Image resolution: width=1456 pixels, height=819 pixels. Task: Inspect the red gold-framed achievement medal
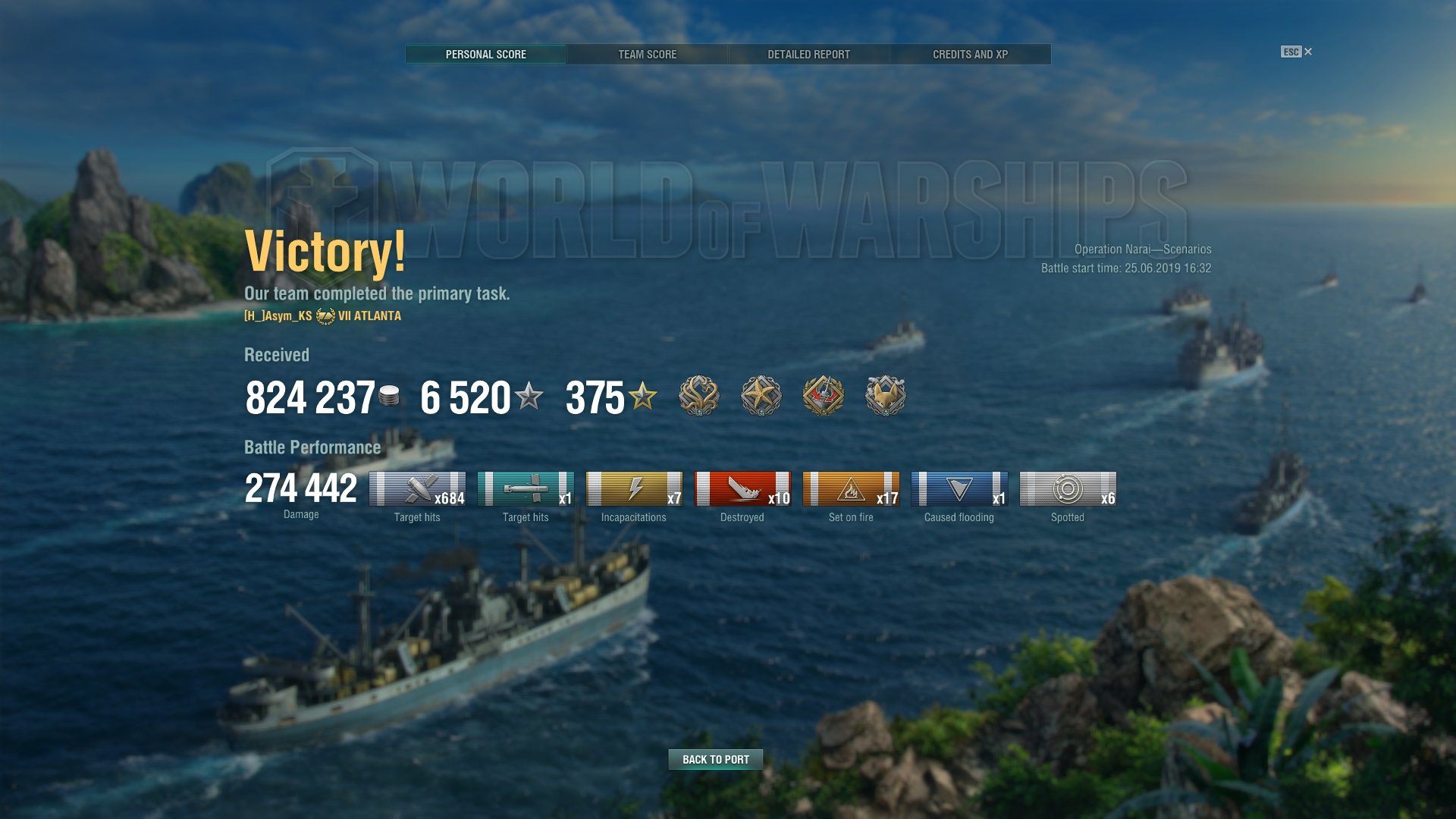(823, 396)
